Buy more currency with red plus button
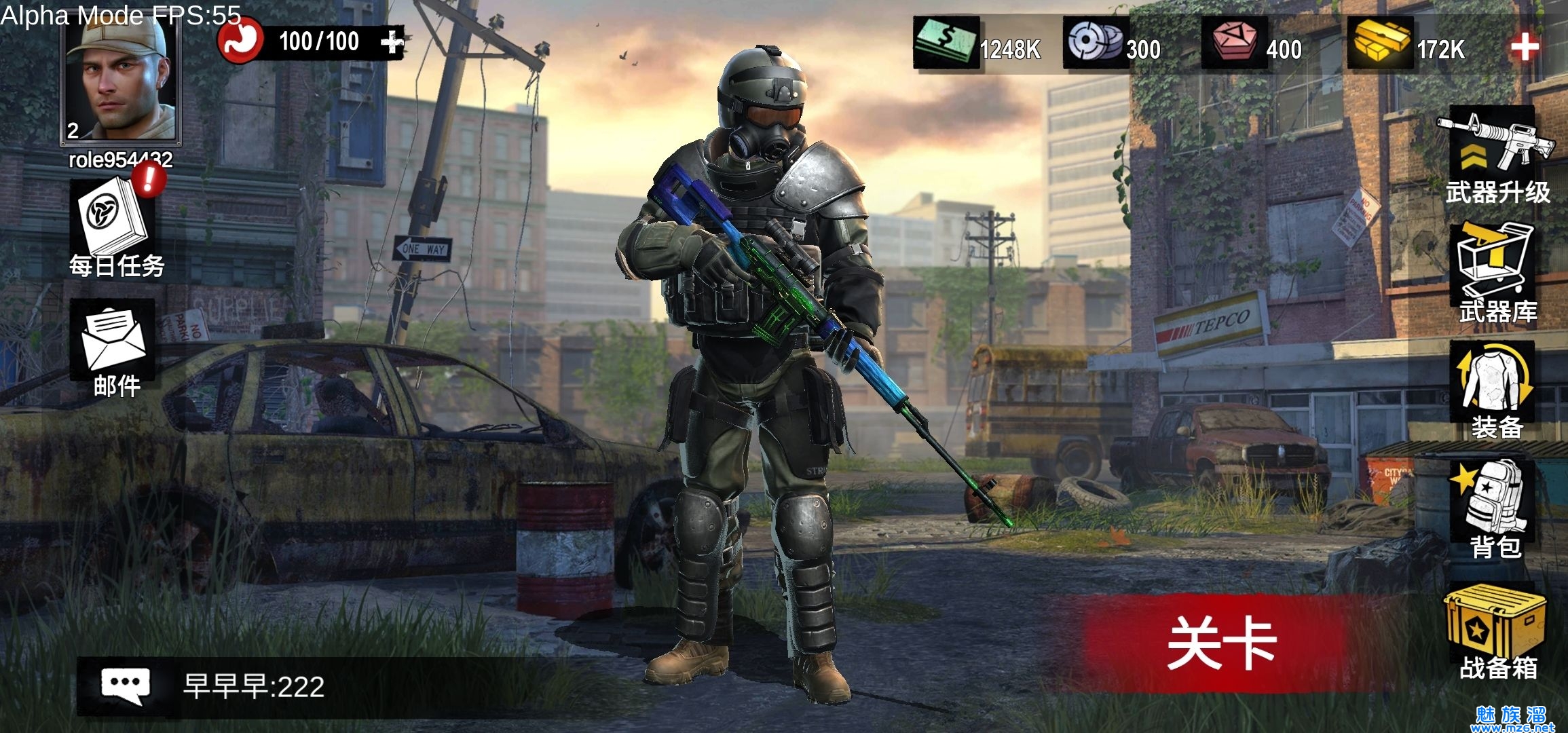The image size is (1568, 733). click(1525, 48)
